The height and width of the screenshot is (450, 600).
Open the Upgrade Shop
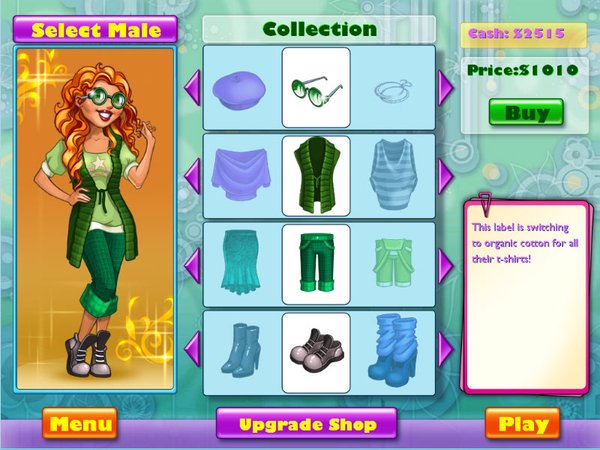[x=307, y=424]
